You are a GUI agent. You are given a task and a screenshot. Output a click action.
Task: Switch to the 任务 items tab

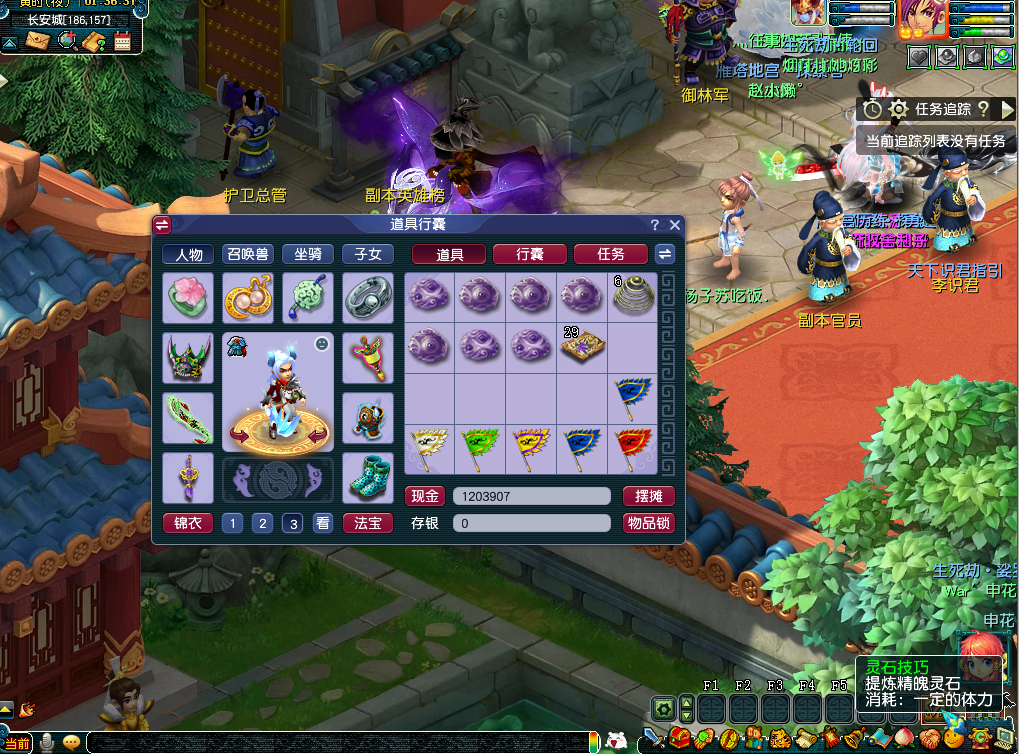(x=610, y=254)
